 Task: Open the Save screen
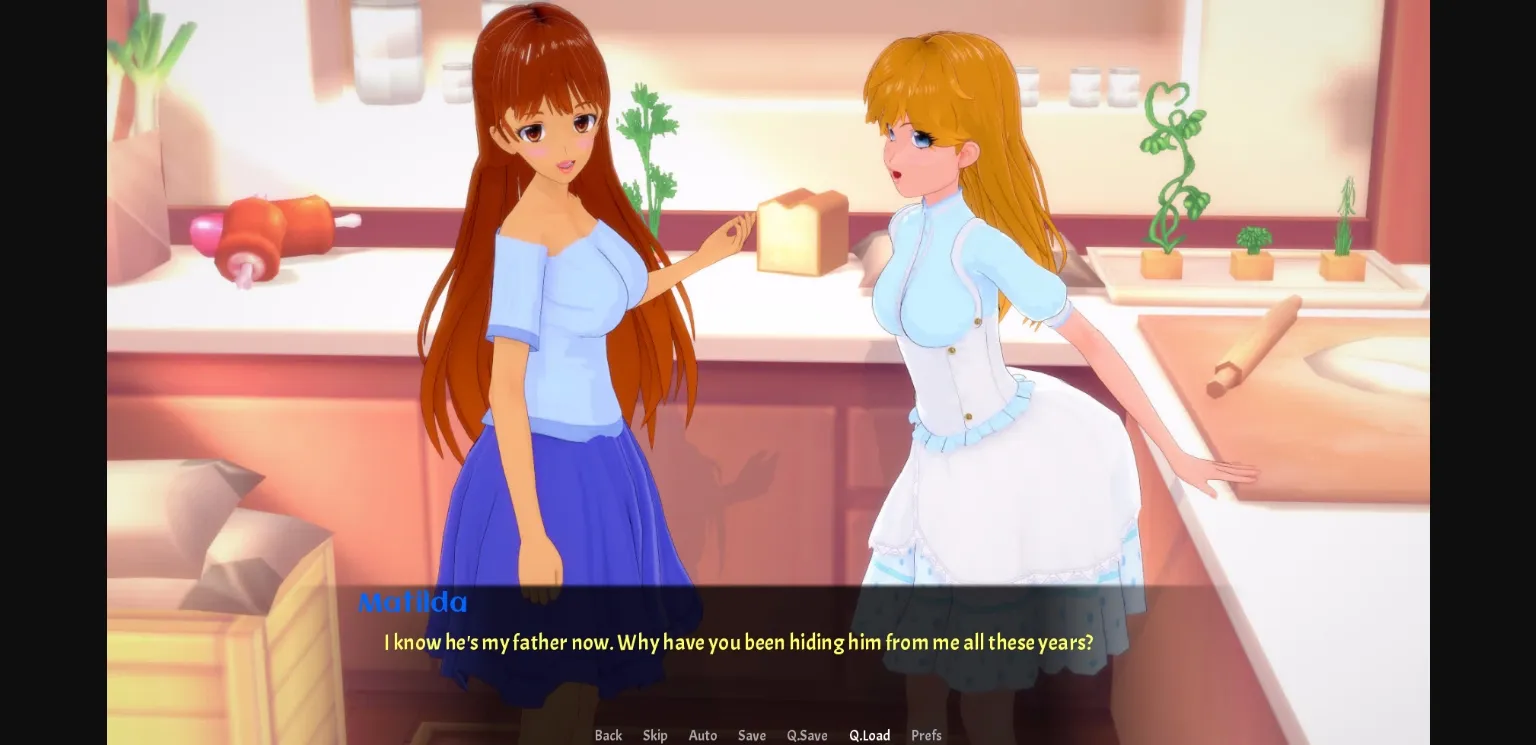point(751,735)
